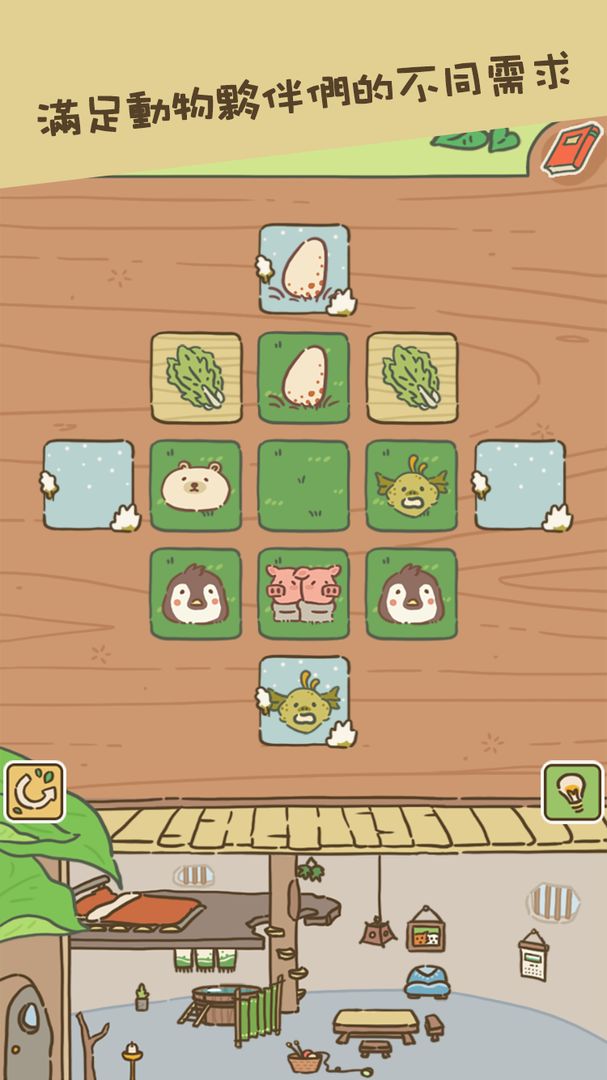Screen dimensions: 607x1080
Task: Select the green fish on snowy tile
Action: [x=304, y=701]
